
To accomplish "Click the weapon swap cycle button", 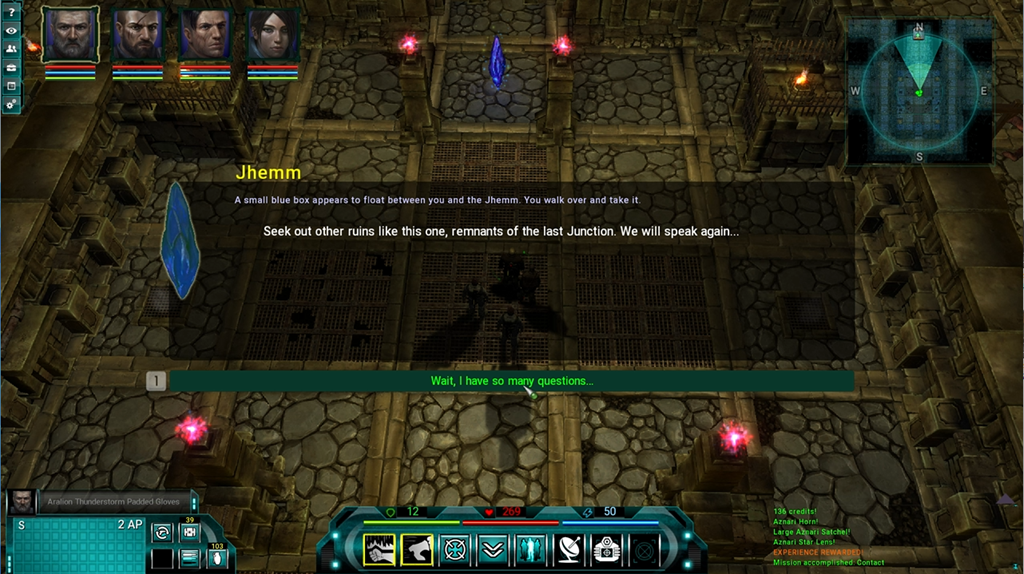I will [161, 533].
